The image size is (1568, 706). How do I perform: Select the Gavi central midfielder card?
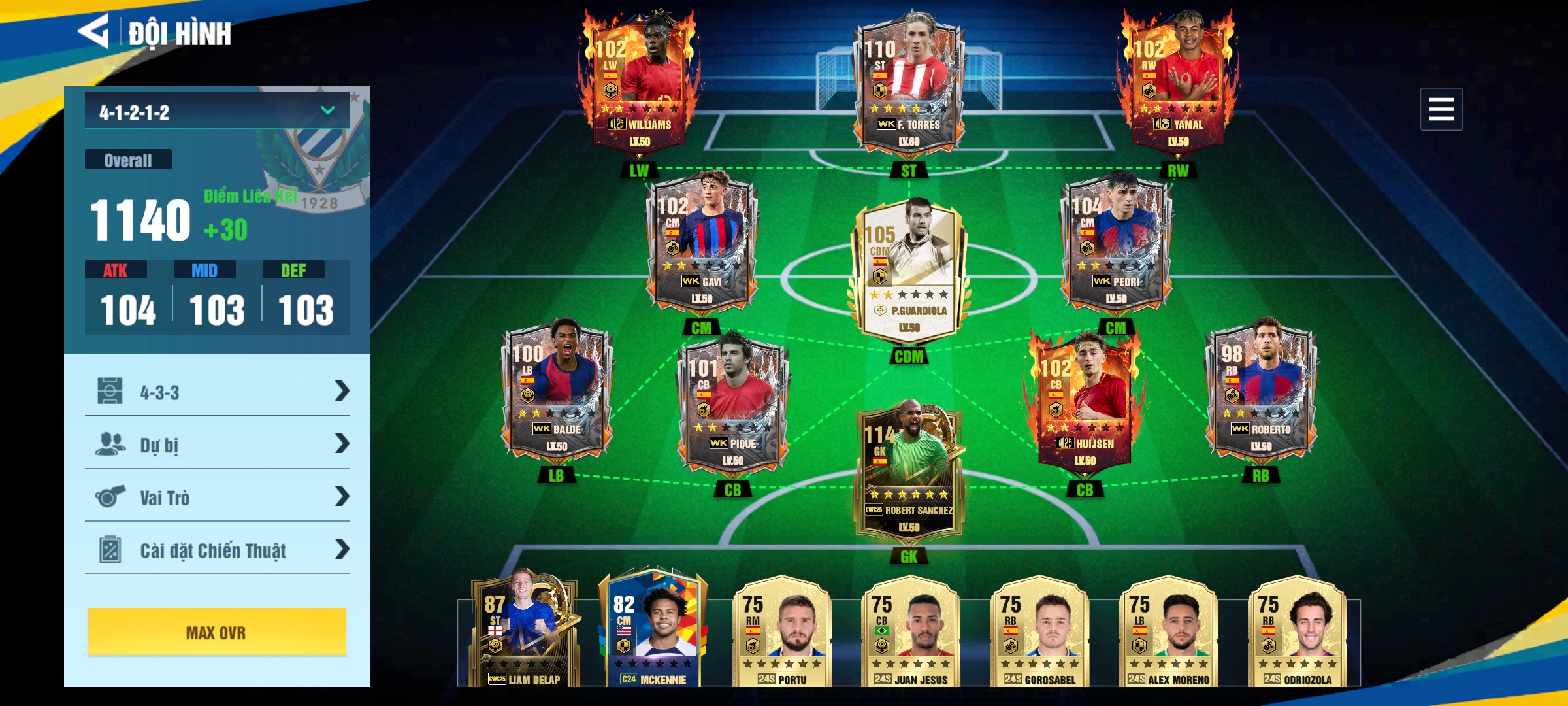pos(702,242)
